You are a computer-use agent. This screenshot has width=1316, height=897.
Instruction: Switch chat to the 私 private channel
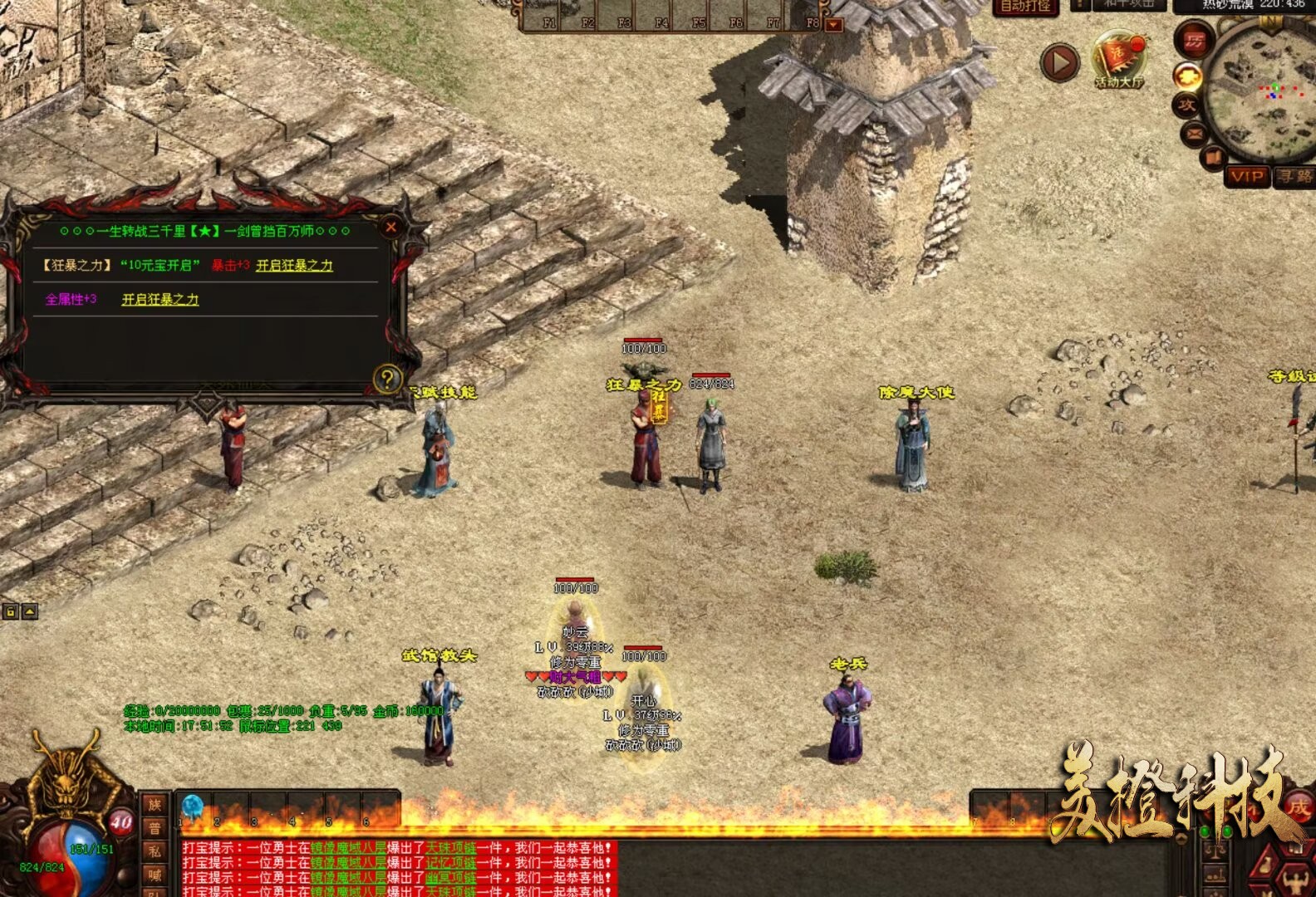[155, 850]
